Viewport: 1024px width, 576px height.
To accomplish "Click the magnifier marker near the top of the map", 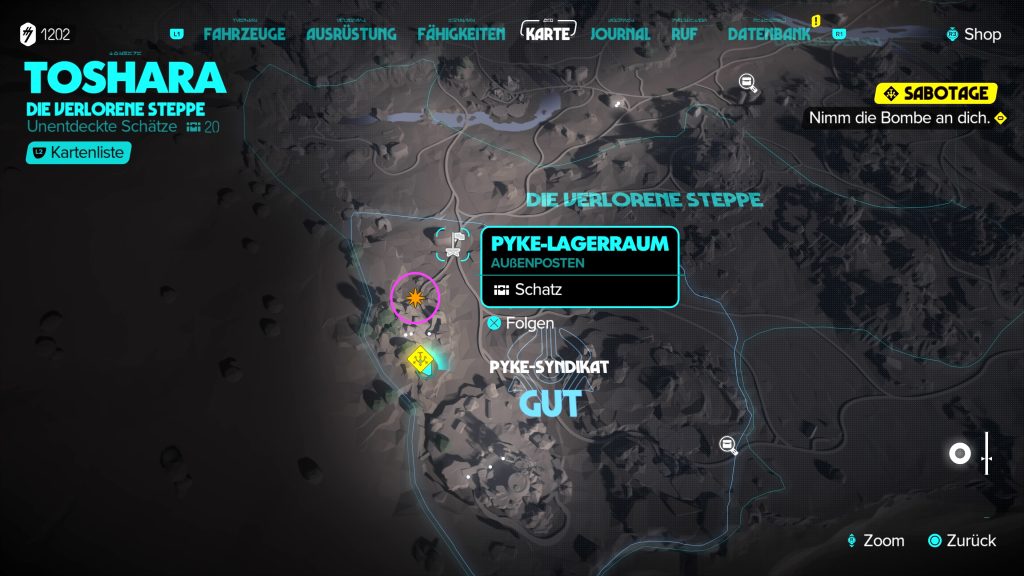I will tap(748, 82).
